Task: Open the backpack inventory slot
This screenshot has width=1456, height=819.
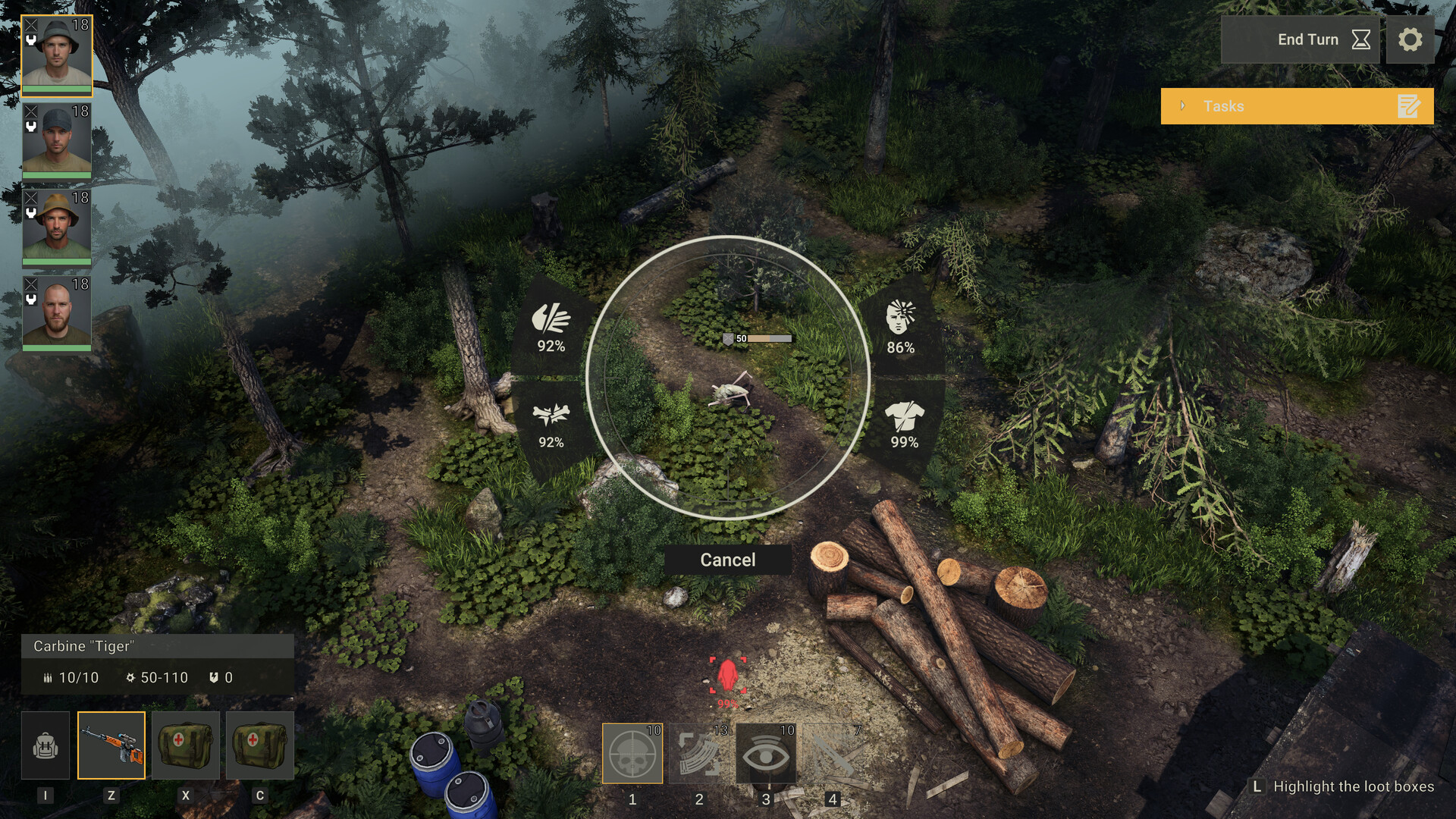Action: [47, 745]
